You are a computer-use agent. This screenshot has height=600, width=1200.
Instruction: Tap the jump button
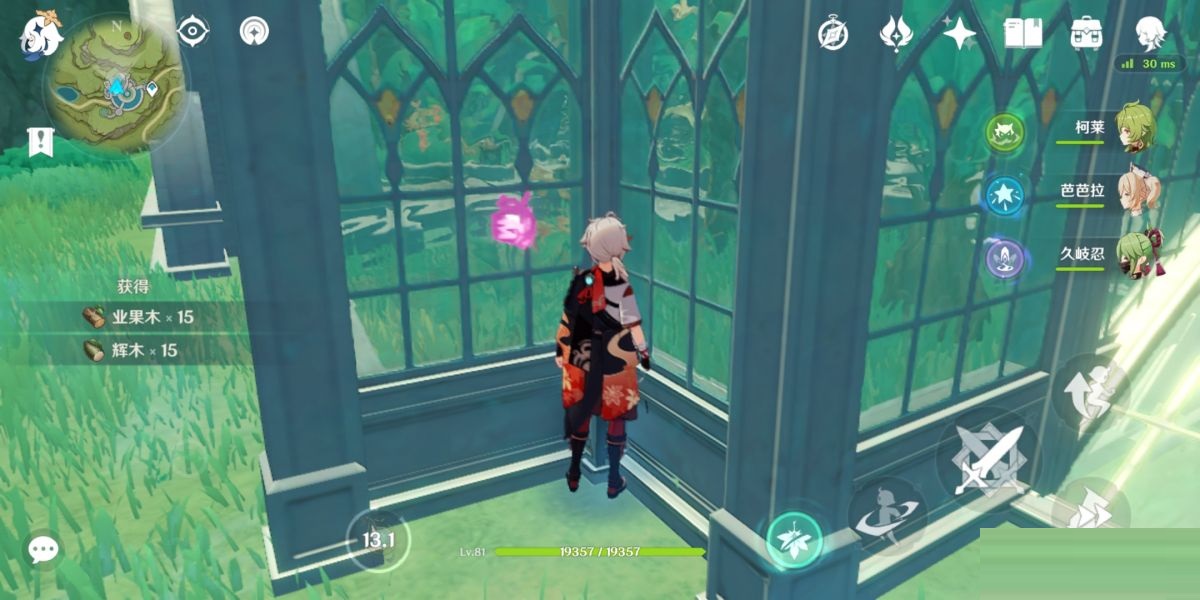click(x=1090, y=392)
